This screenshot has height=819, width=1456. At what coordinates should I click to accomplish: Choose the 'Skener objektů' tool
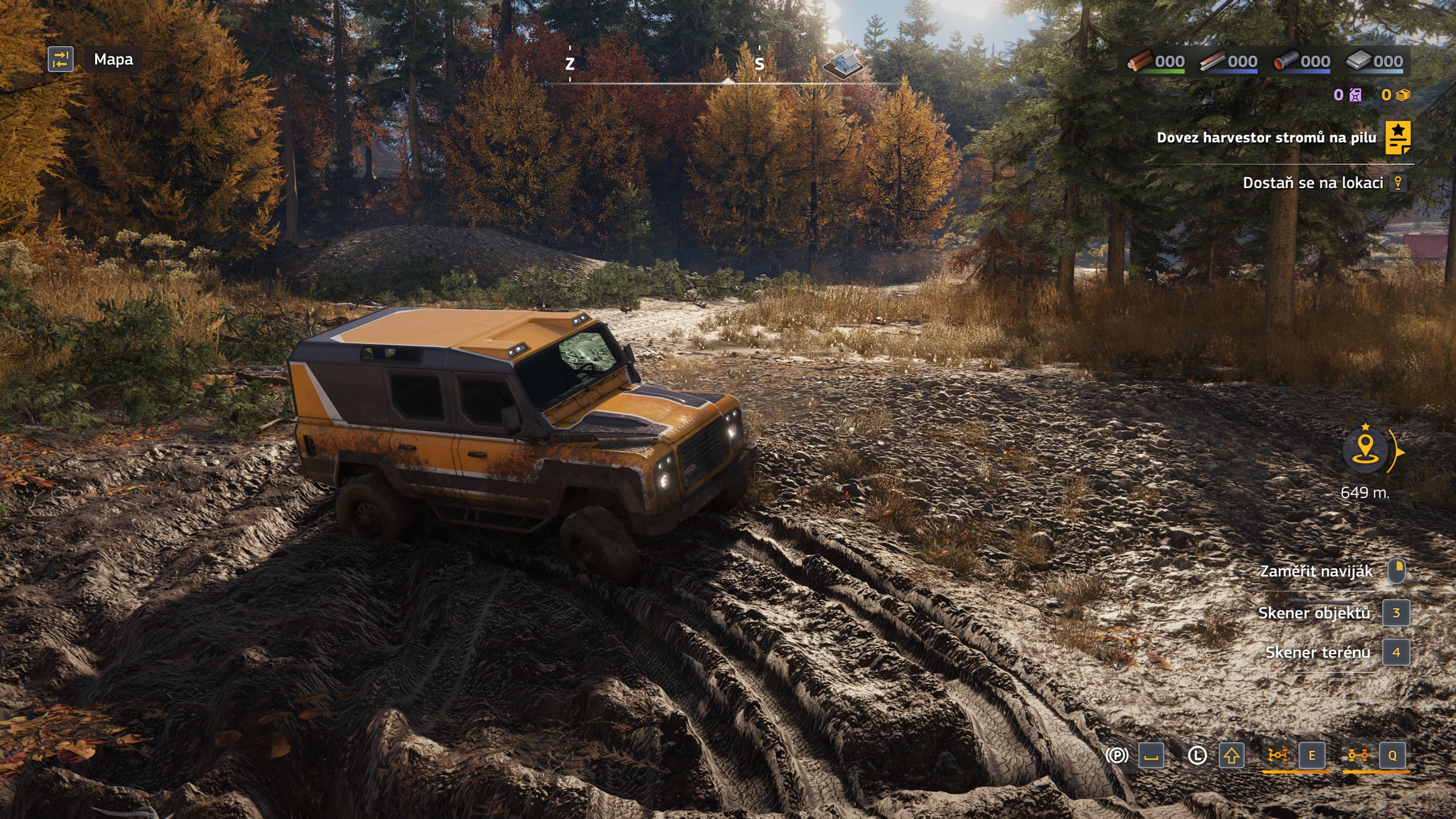[1313, 613]
